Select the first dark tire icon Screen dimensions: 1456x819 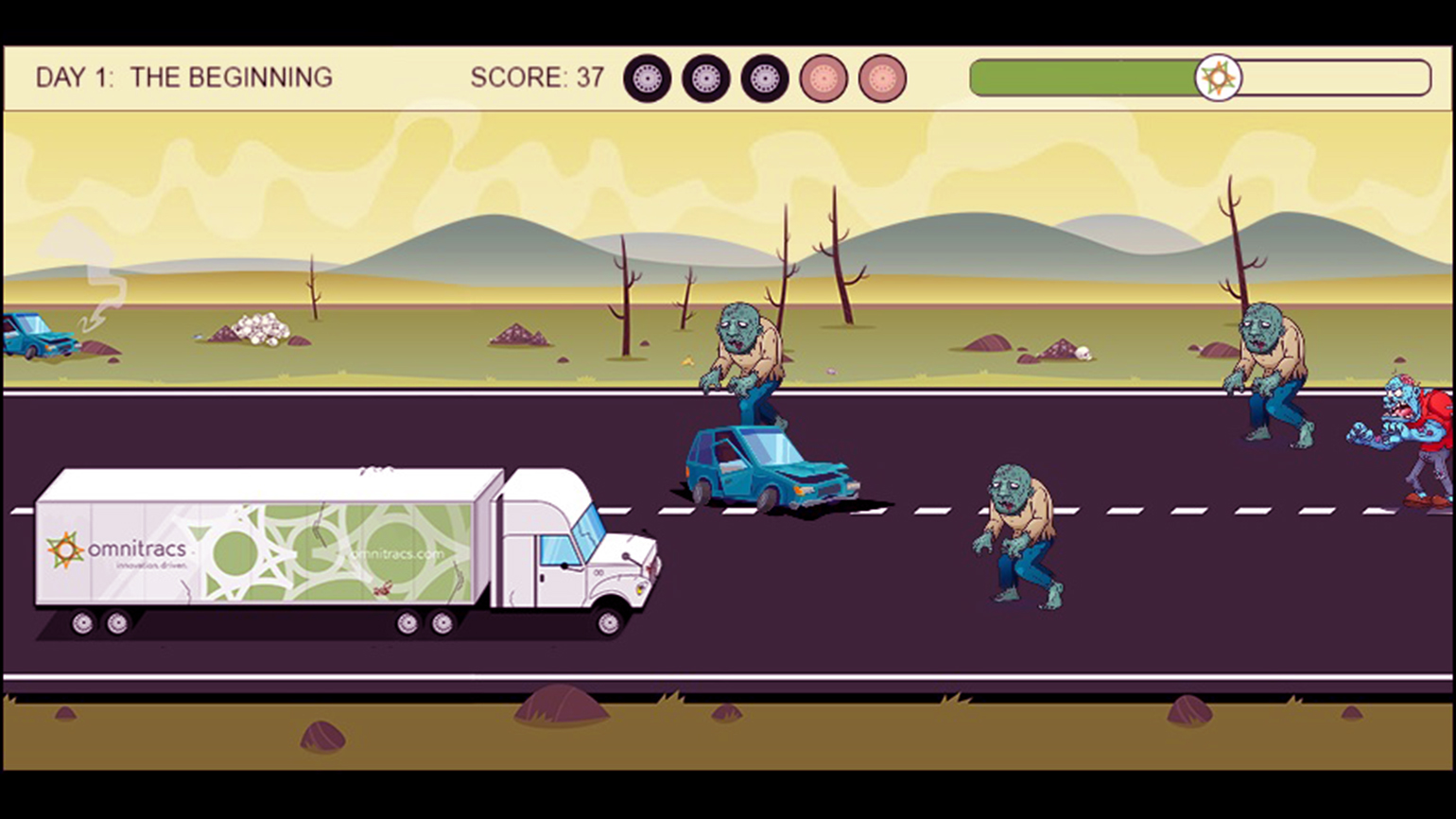[648, 76]
